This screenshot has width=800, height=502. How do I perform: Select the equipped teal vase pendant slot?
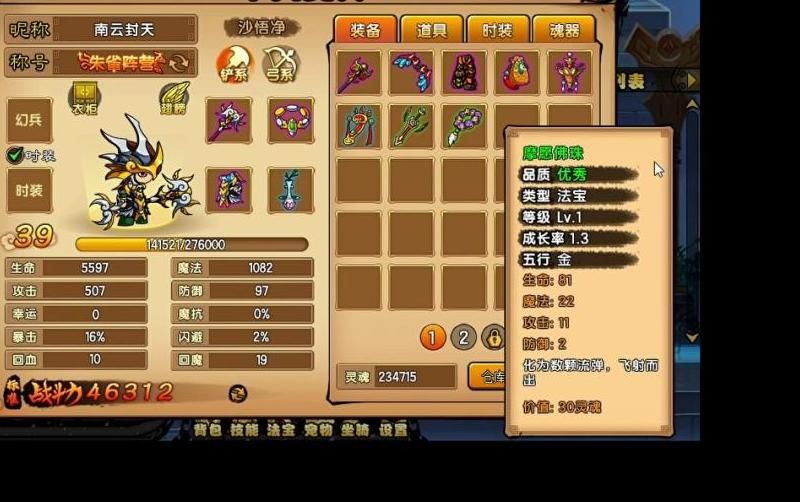tap(290, 189)
